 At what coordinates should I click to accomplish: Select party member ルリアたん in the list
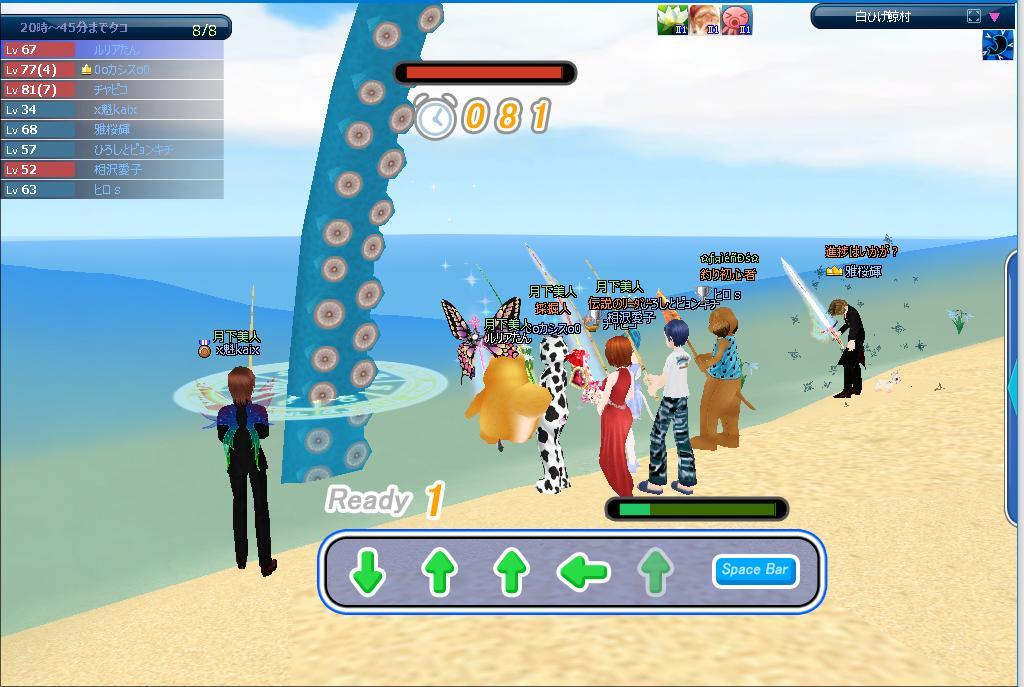[112, 50]
